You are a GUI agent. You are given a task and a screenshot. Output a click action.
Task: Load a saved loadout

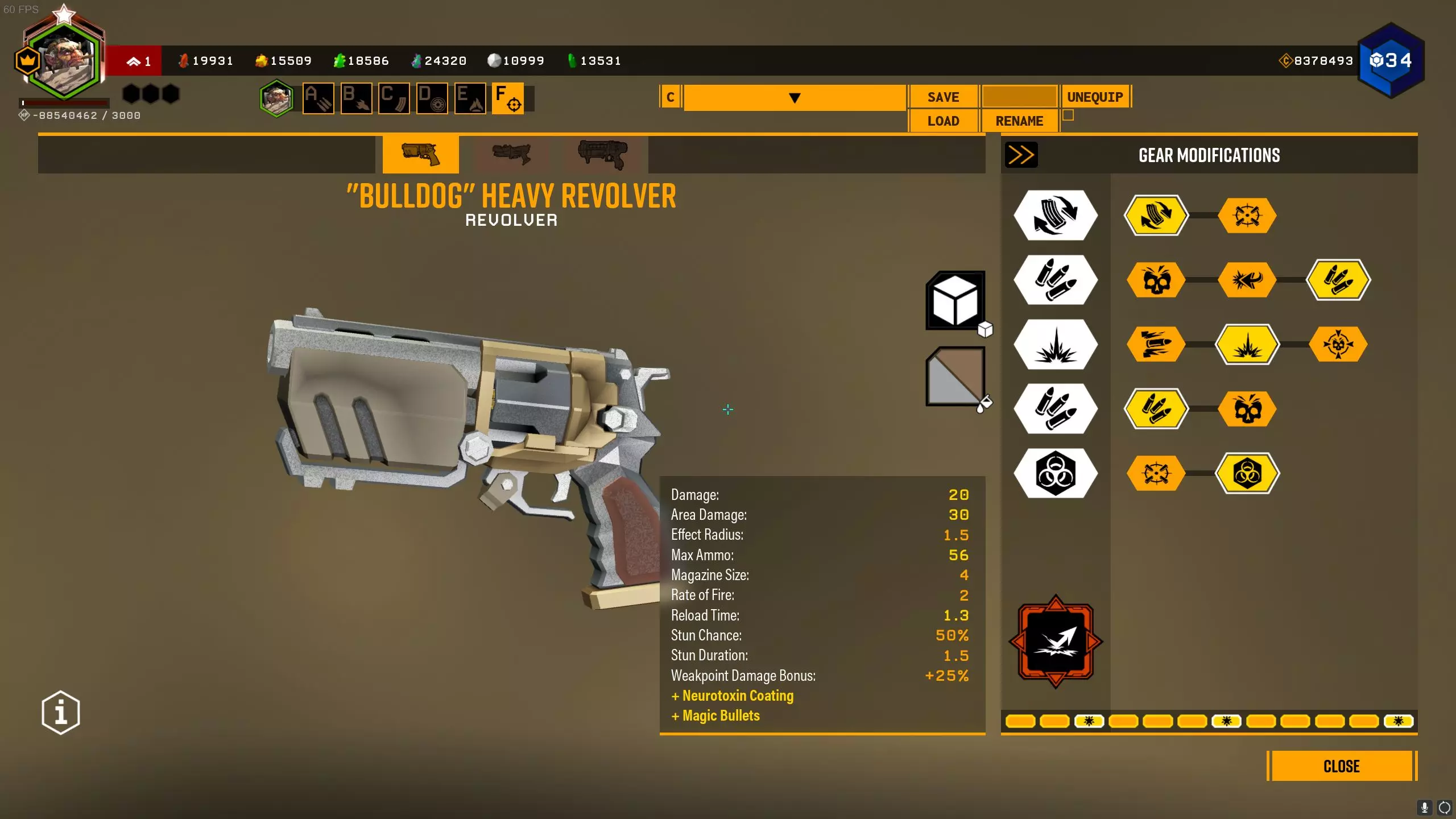tap(943, 121)
